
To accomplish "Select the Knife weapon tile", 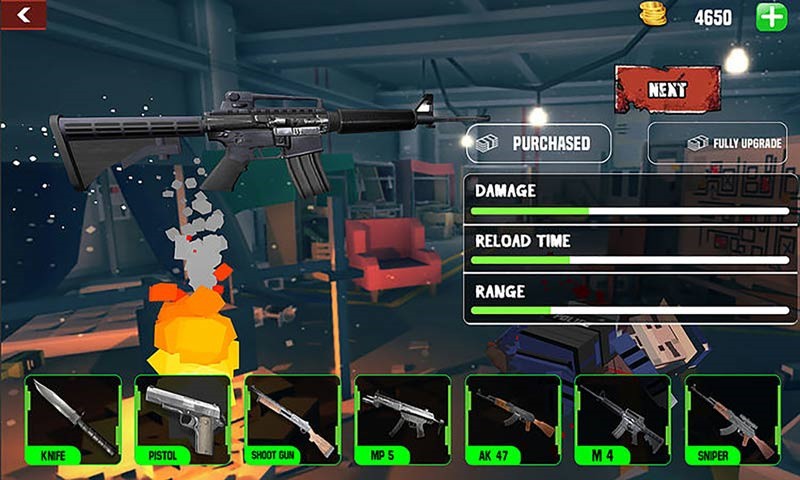I will tap(72, 420).
